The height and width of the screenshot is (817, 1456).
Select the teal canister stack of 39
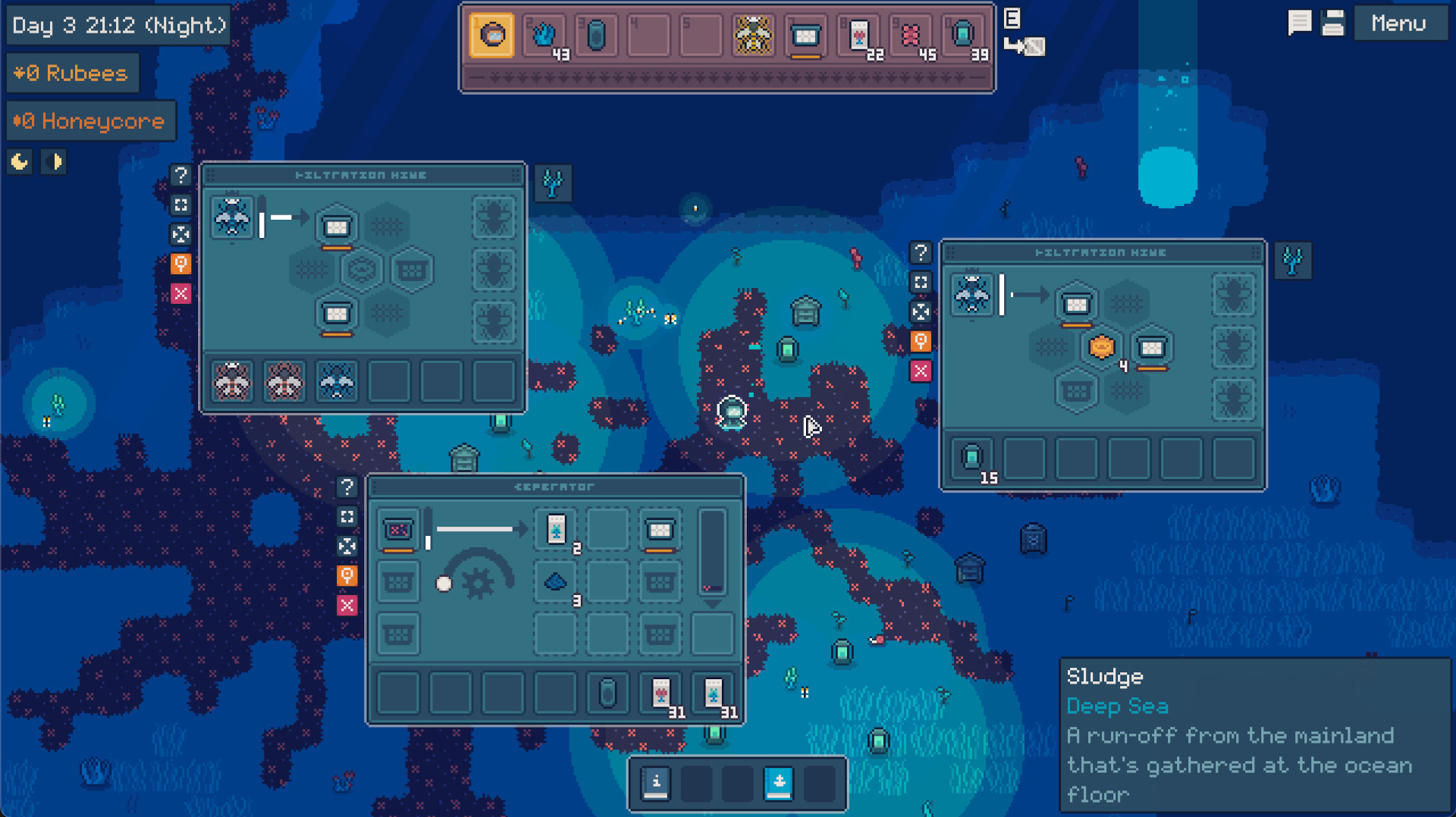(963, 35)
